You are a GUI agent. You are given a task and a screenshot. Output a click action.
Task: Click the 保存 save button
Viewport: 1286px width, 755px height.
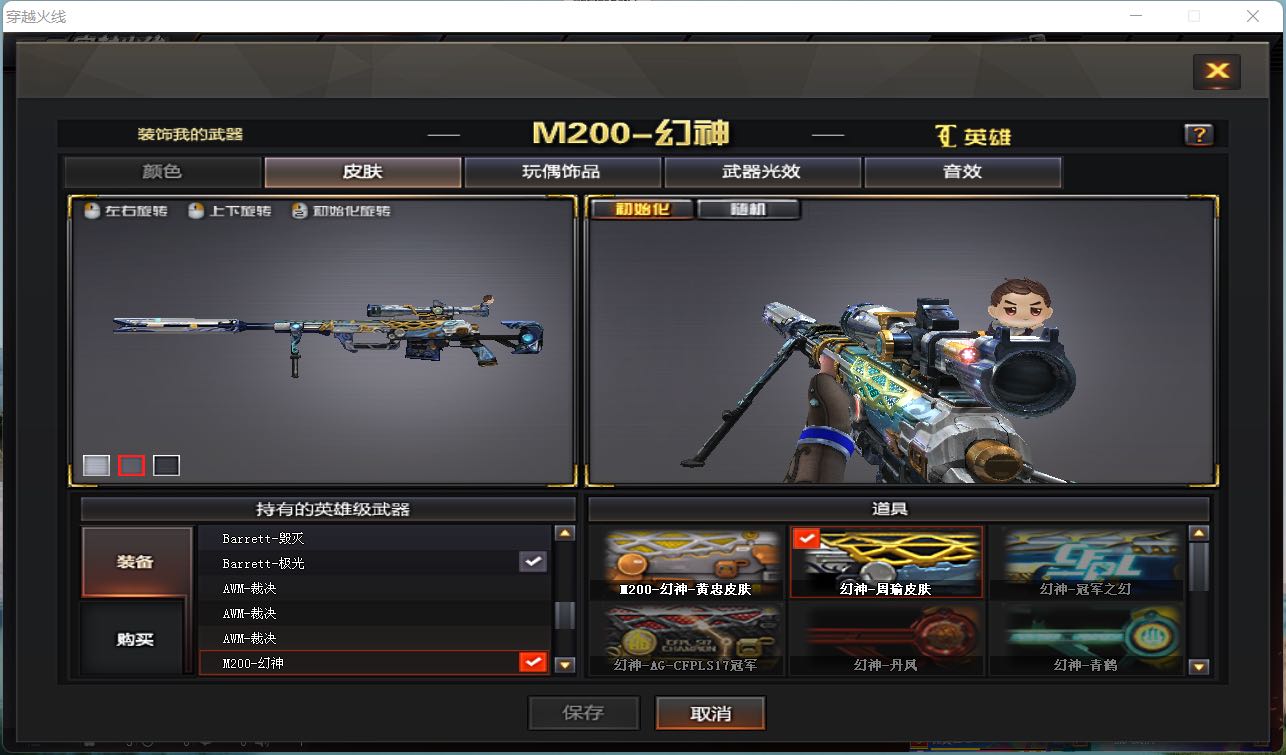[584, 713]
